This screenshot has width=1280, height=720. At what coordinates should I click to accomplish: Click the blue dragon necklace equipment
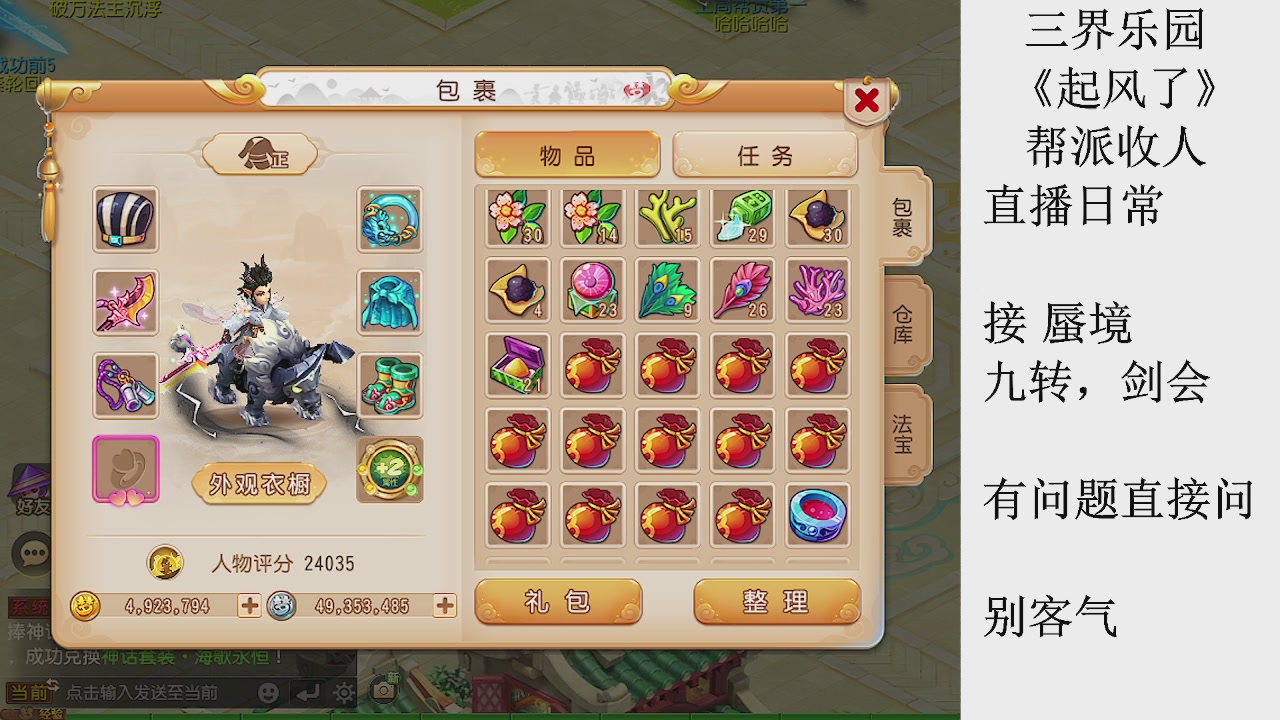(x=390, y=219)
